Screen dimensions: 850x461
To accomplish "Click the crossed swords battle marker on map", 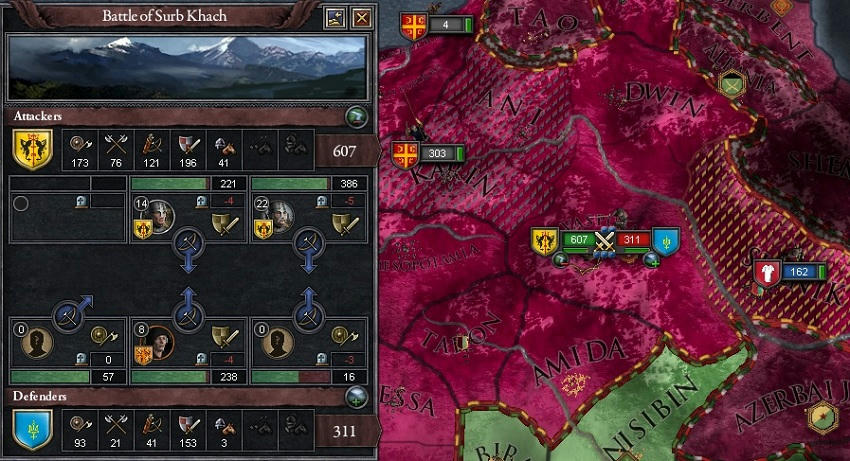I will coord(604,241).
